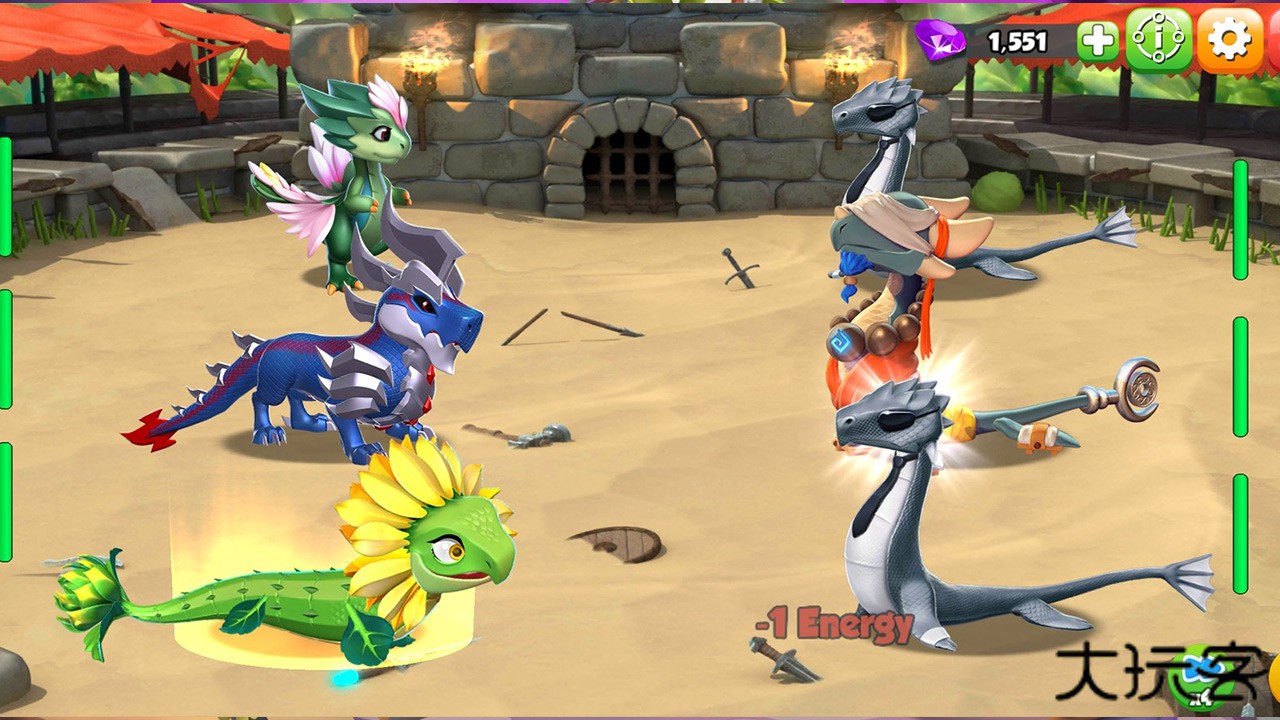The width and height of the screenshot is (1280, 720).
Task: Tap the floating -1 Energy text
Action: tap(835, 625)
